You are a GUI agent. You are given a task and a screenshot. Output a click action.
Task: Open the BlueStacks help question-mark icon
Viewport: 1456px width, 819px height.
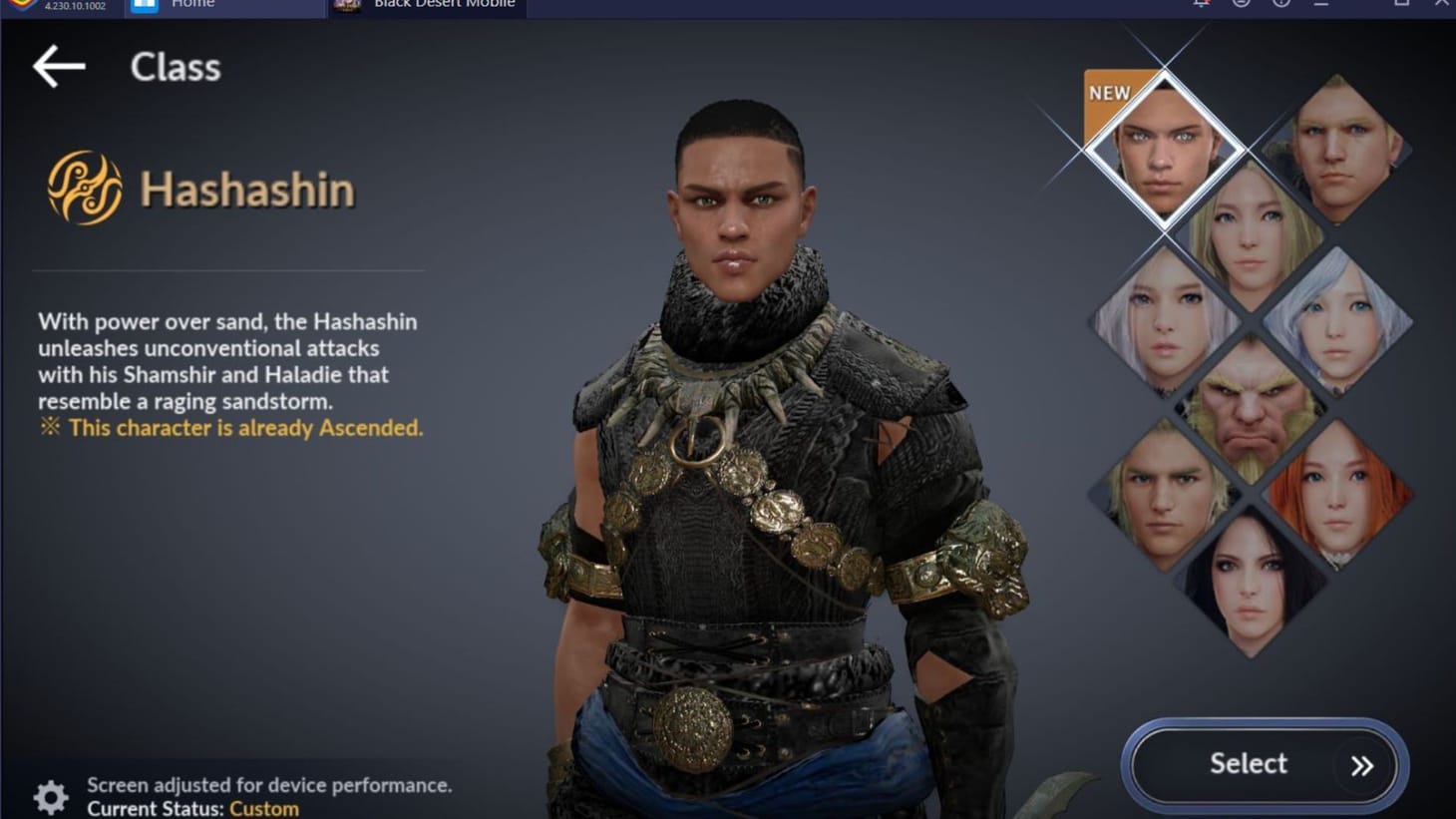1279,6
